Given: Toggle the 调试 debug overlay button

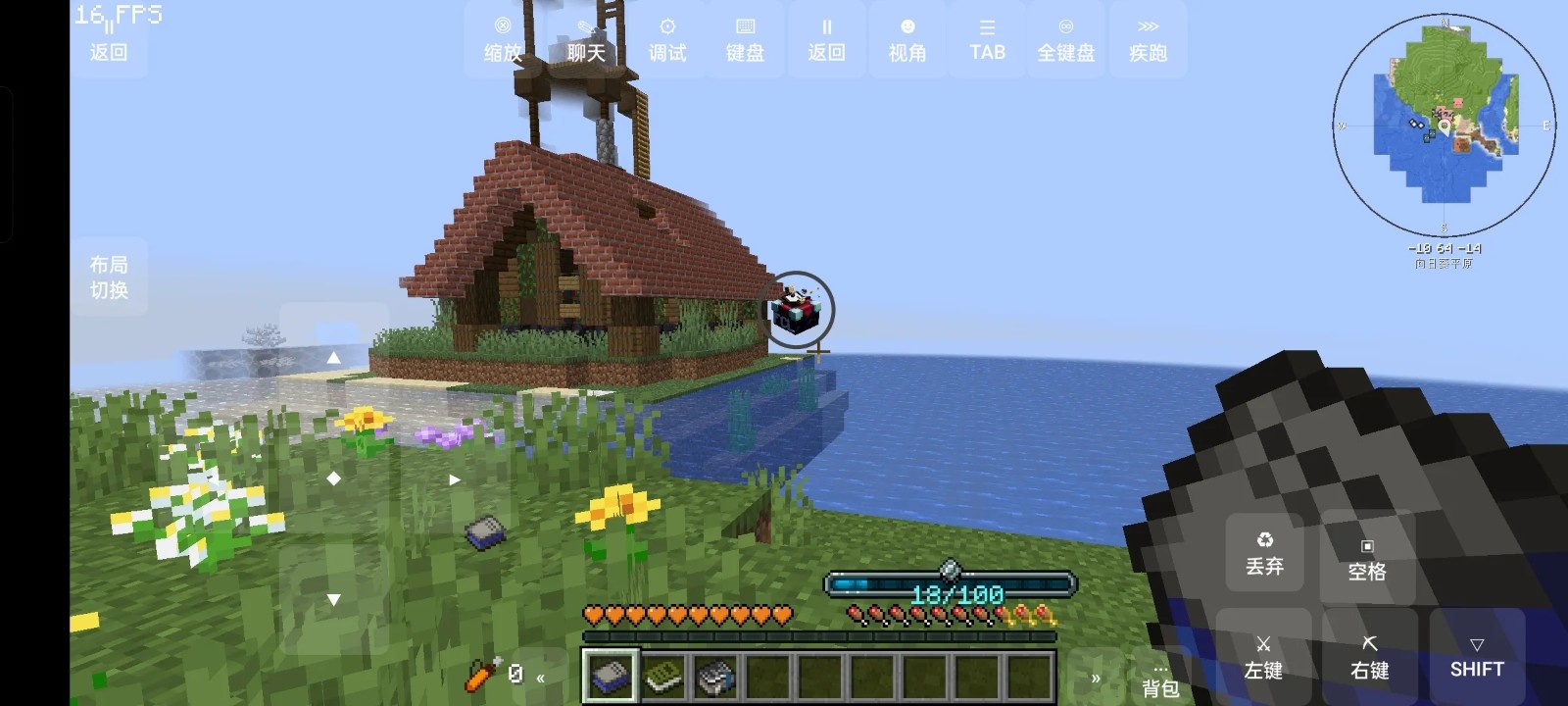Looking at the screenshot, I should click(x=667, y=40).
